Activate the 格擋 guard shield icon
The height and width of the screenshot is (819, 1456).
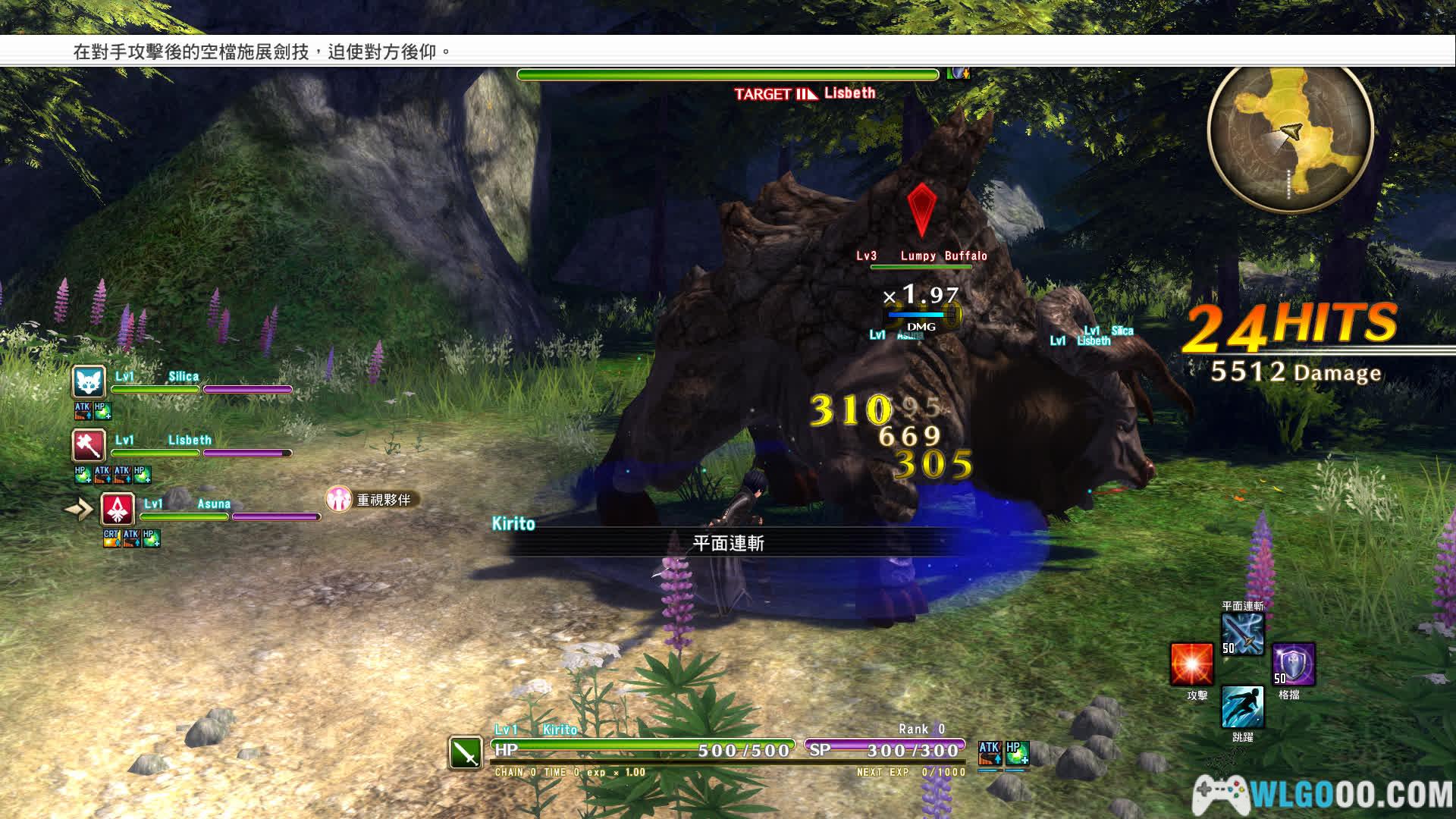tap(1293, 665)
